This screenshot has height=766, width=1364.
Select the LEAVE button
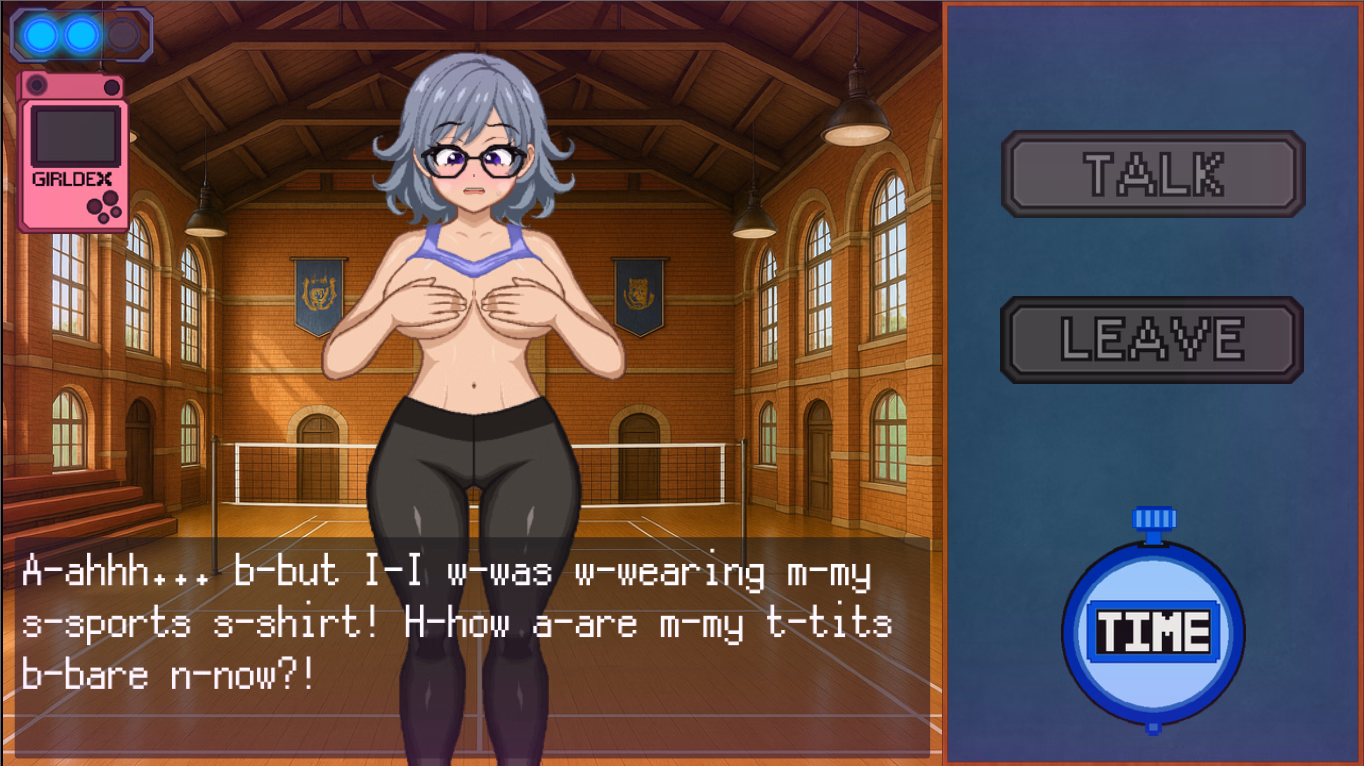1152,340
